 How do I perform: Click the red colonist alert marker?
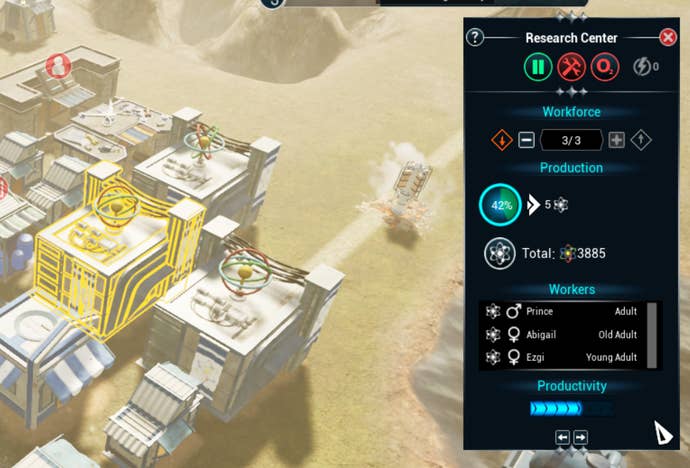[58, 67]
